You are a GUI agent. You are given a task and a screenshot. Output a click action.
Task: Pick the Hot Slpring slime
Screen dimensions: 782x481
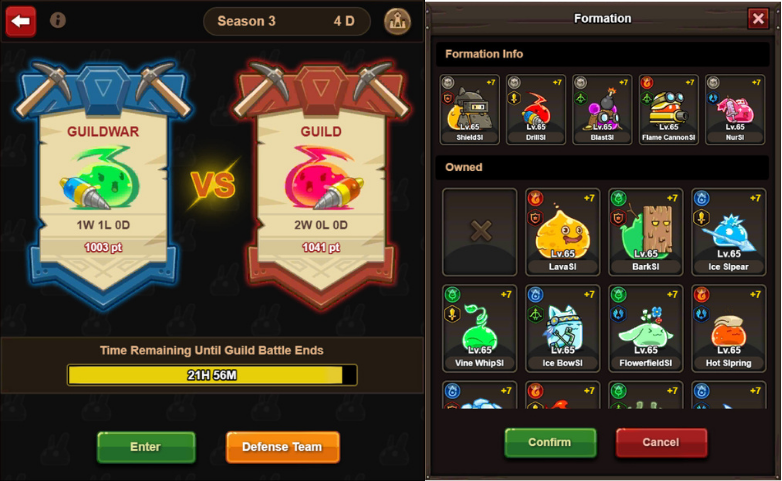[729, 328]
